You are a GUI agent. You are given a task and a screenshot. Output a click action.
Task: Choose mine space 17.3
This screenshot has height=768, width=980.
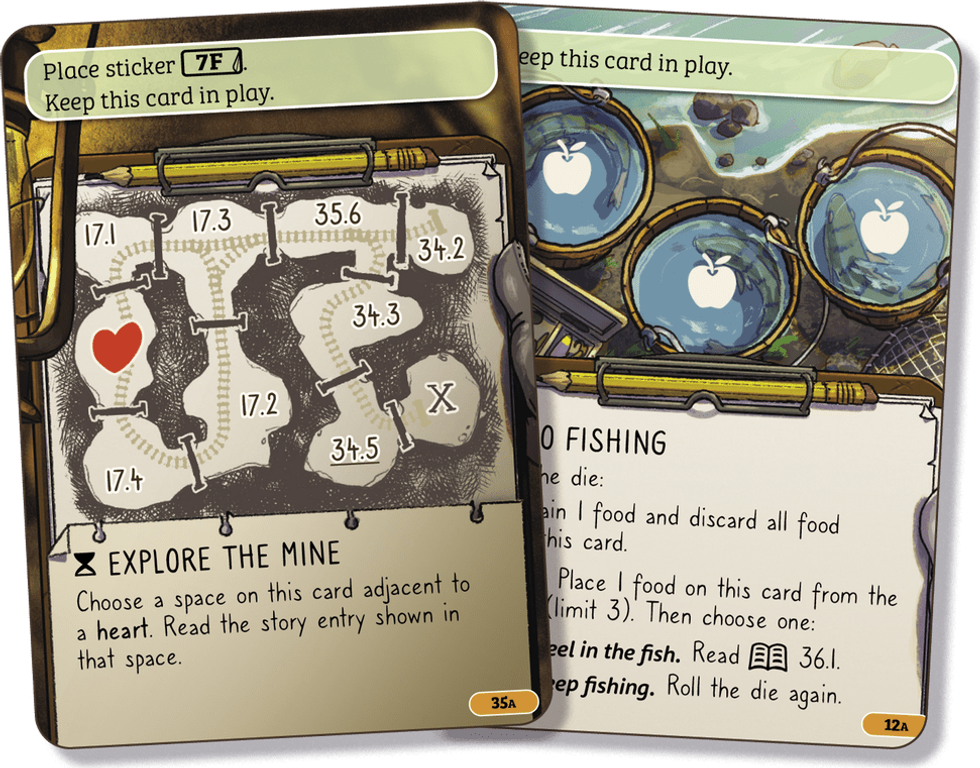click(210, 221)
